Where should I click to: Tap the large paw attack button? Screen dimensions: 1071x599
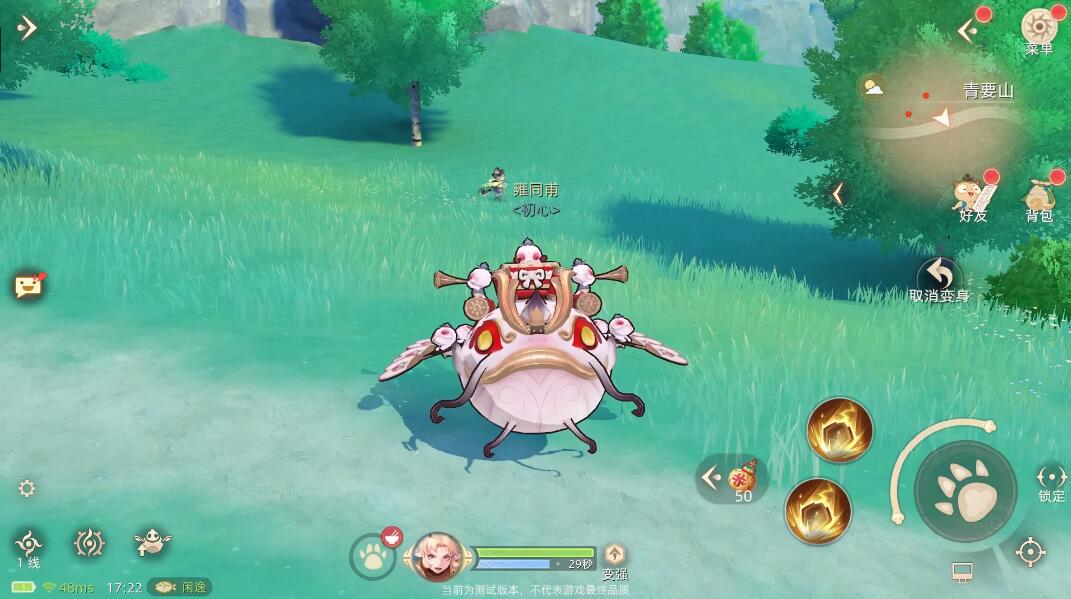tap(965, 492)
